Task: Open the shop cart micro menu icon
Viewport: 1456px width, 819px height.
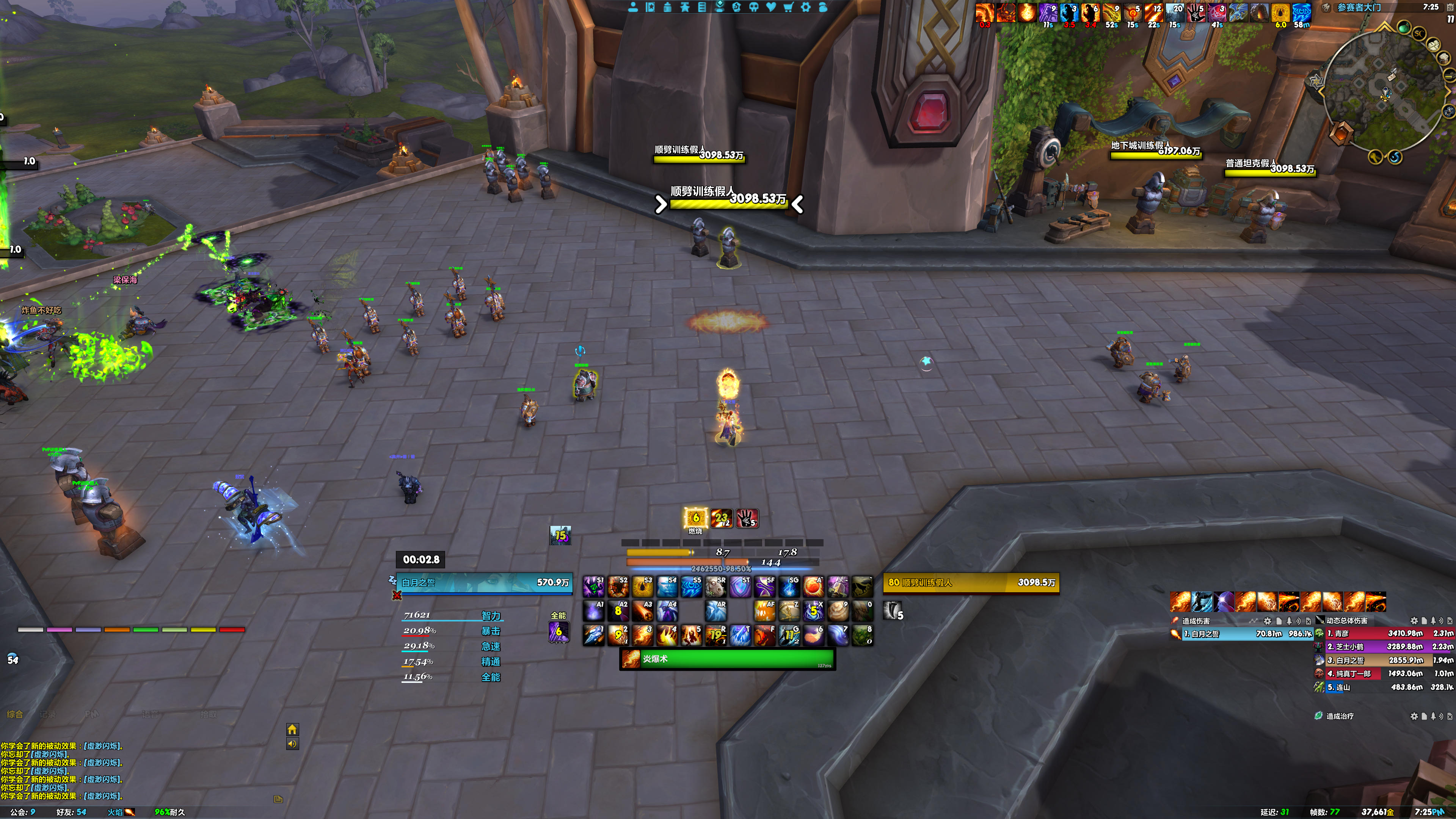Action: (x=789, y=7)
